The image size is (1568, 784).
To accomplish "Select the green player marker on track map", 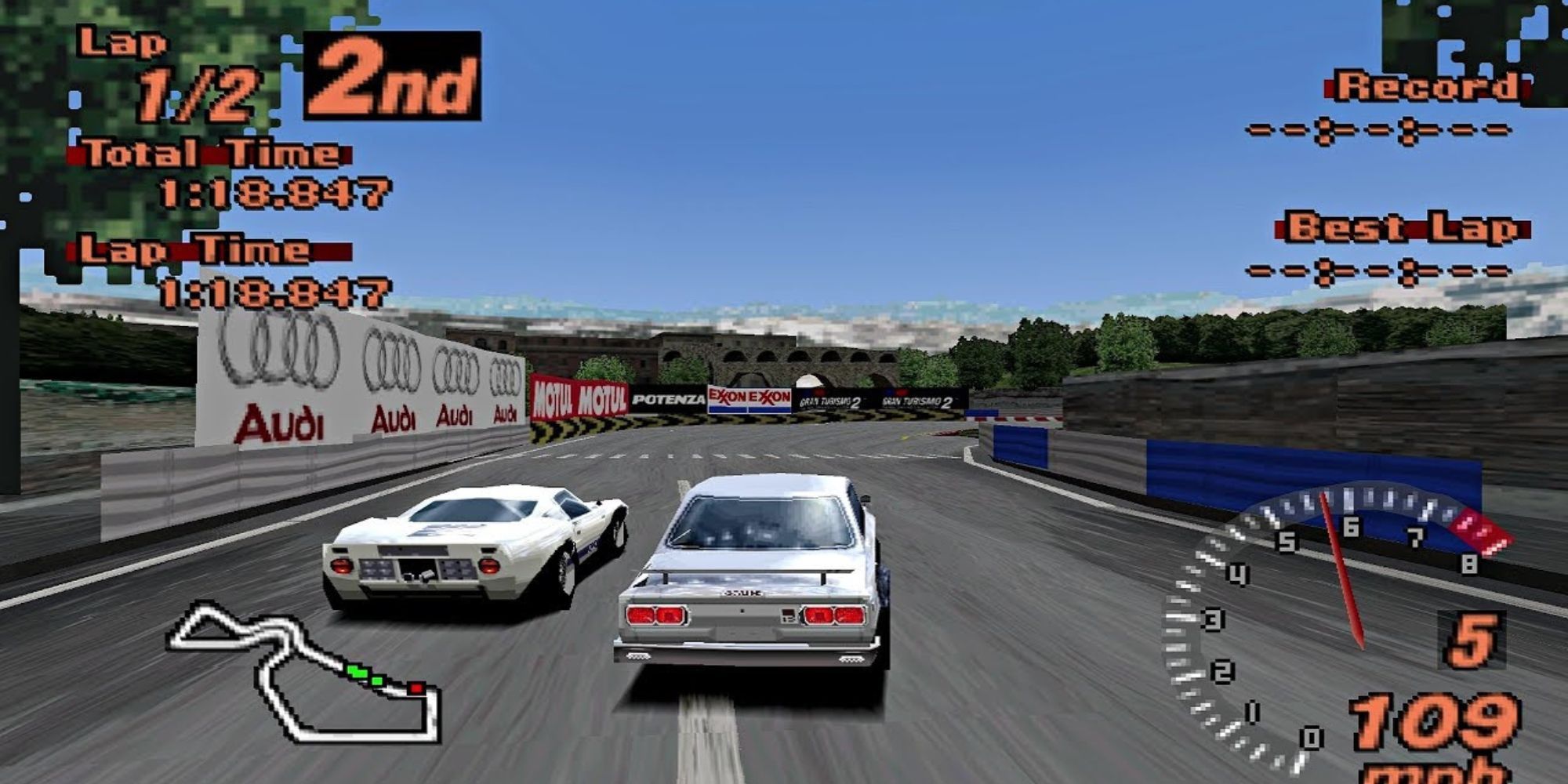I will click(x=357, y=673).
